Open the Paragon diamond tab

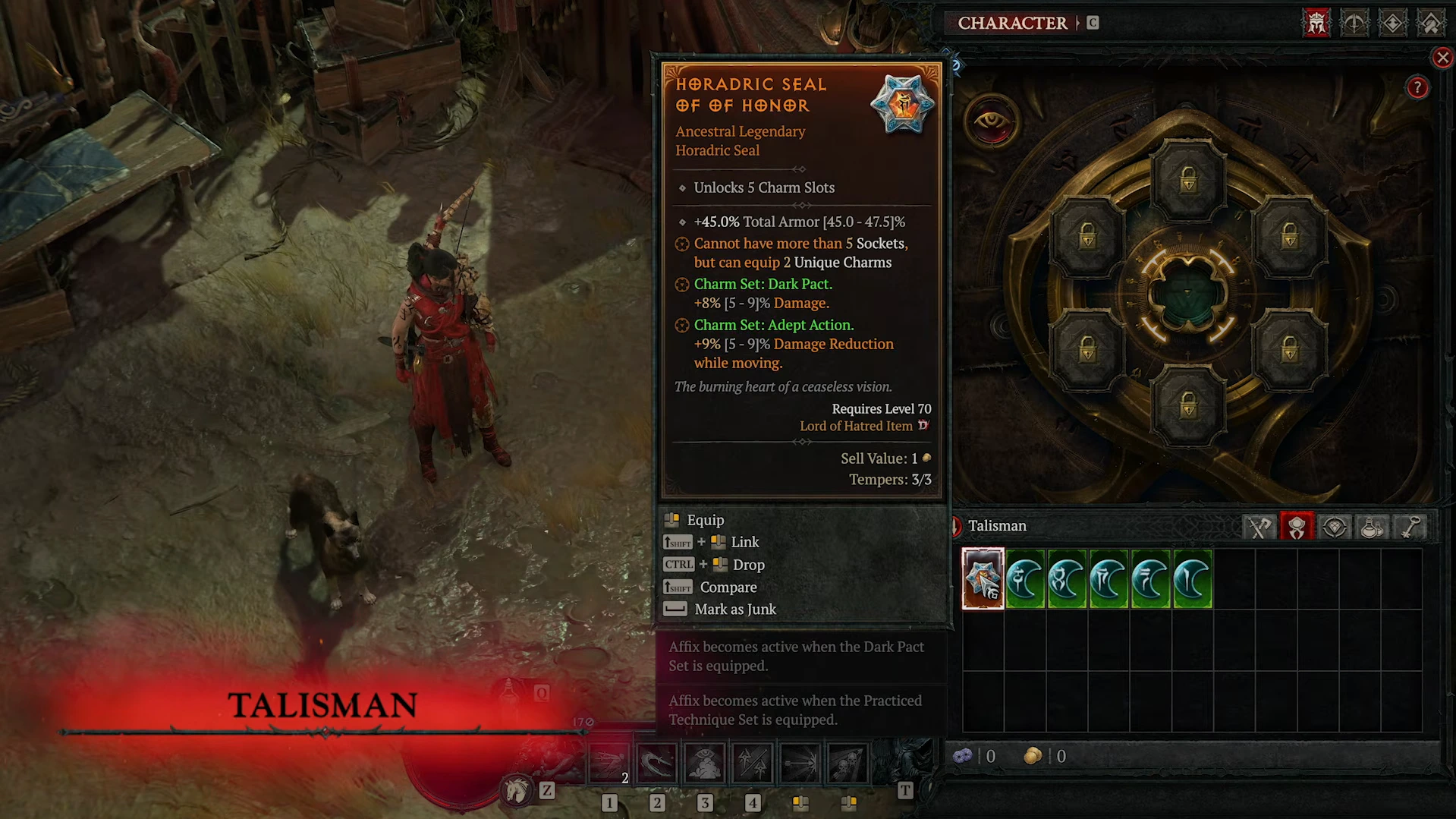pyautogui.click(x=1392, y=23)
